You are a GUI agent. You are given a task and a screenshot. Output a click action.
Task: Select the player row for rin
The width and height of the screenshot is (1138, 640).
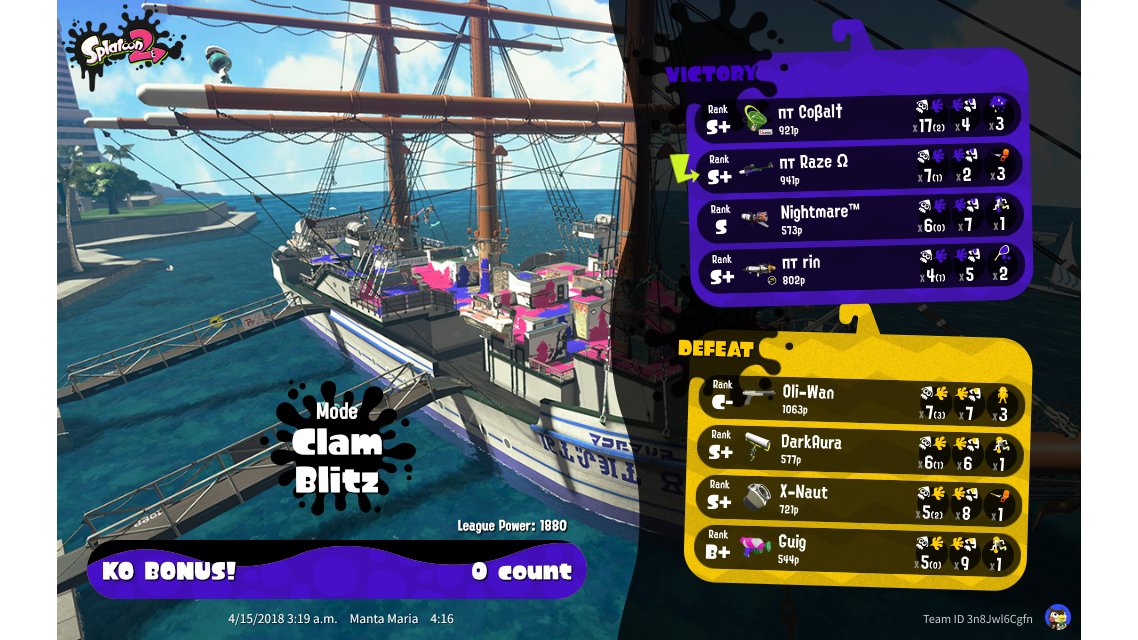click(860, 268)
